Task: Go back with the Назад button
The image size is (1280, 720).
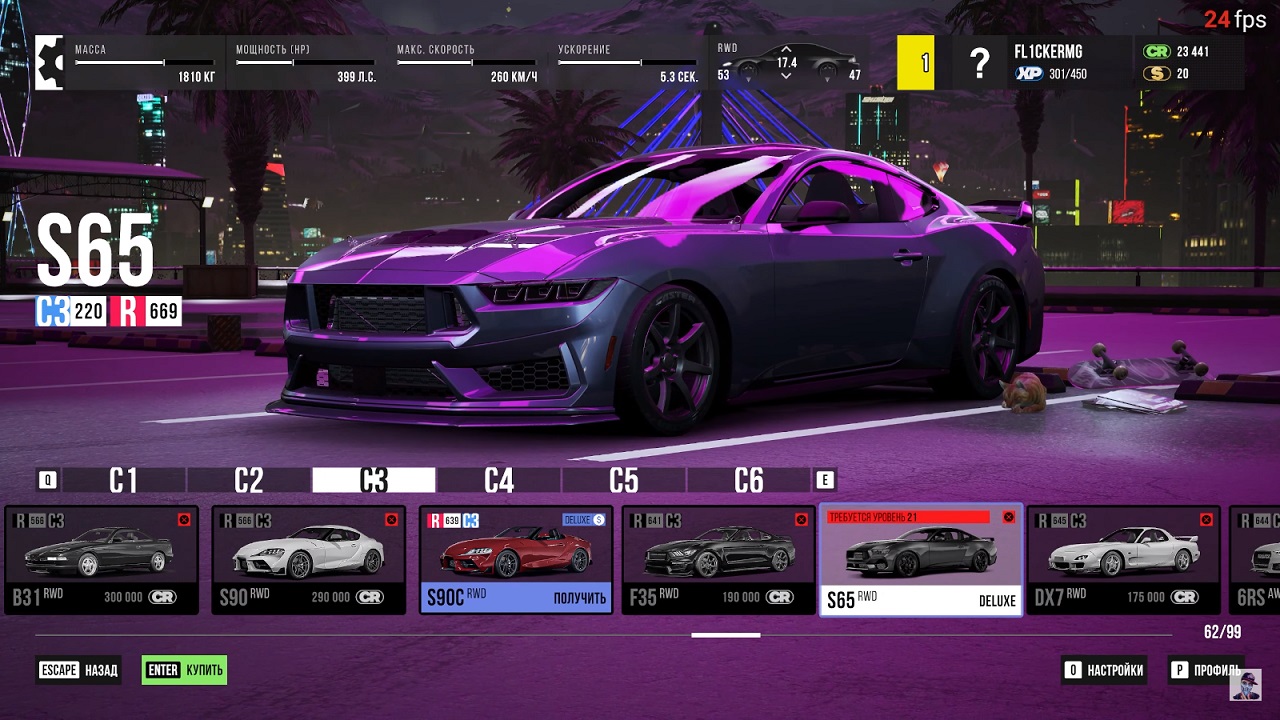Action: click(x=78, y=670)
